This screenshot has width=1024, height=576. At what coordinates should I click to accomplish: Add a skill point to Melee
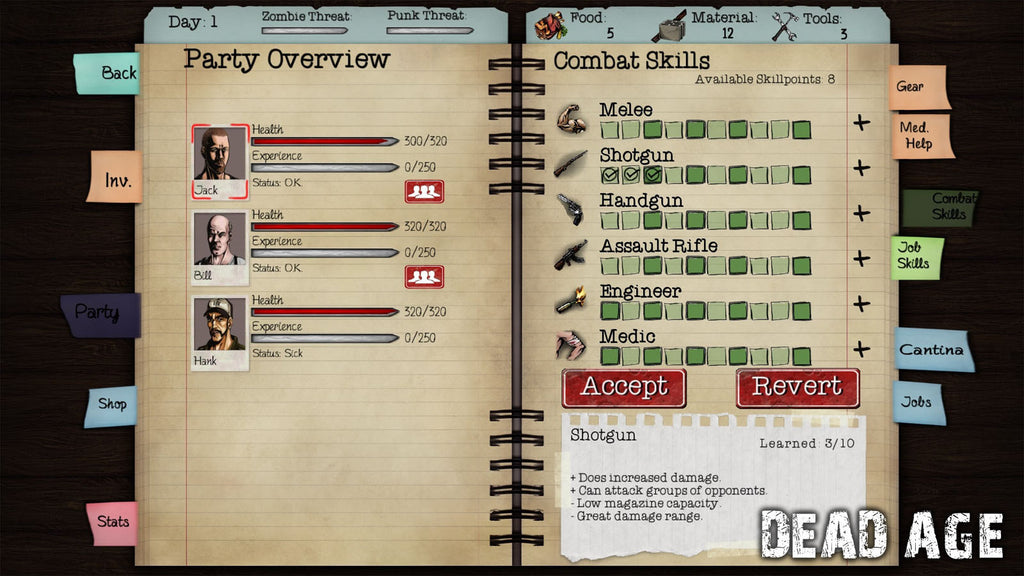click(x=861, y=123)
